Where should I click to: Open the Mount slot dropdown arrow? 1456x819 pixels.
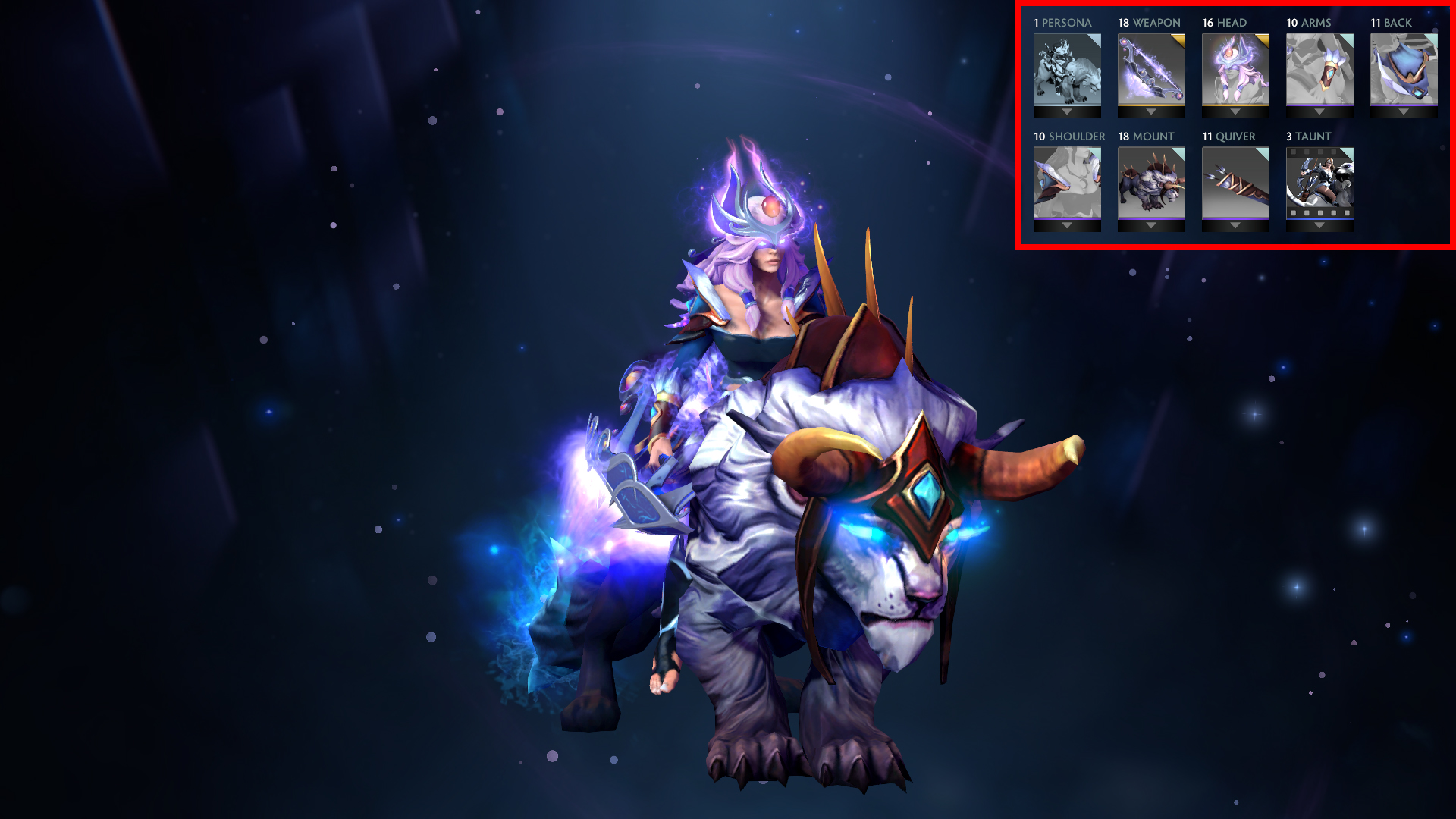tap(1151, 225)
